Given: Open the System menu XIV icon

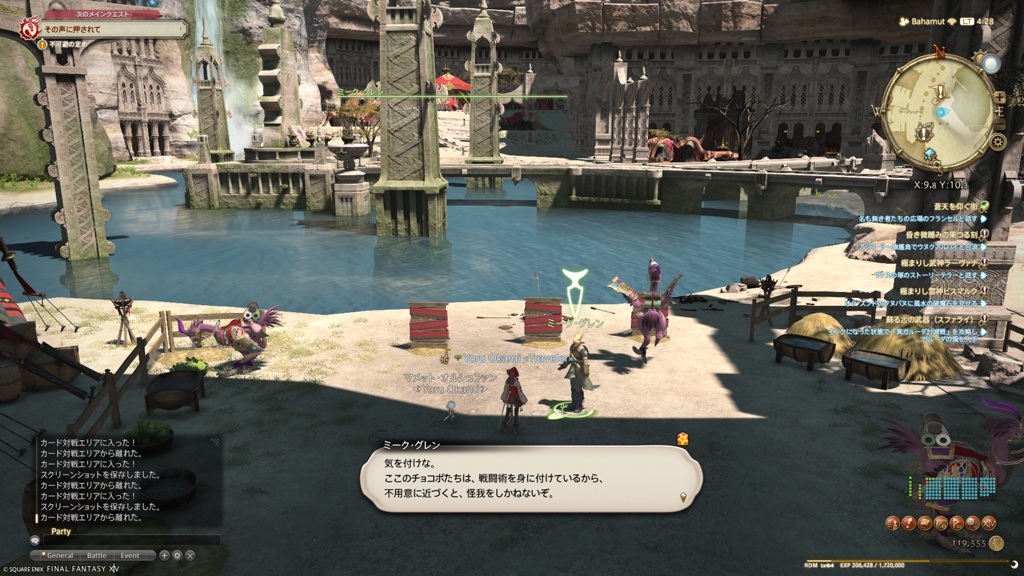Looking at the screenshot, I should tap(989, 523).
